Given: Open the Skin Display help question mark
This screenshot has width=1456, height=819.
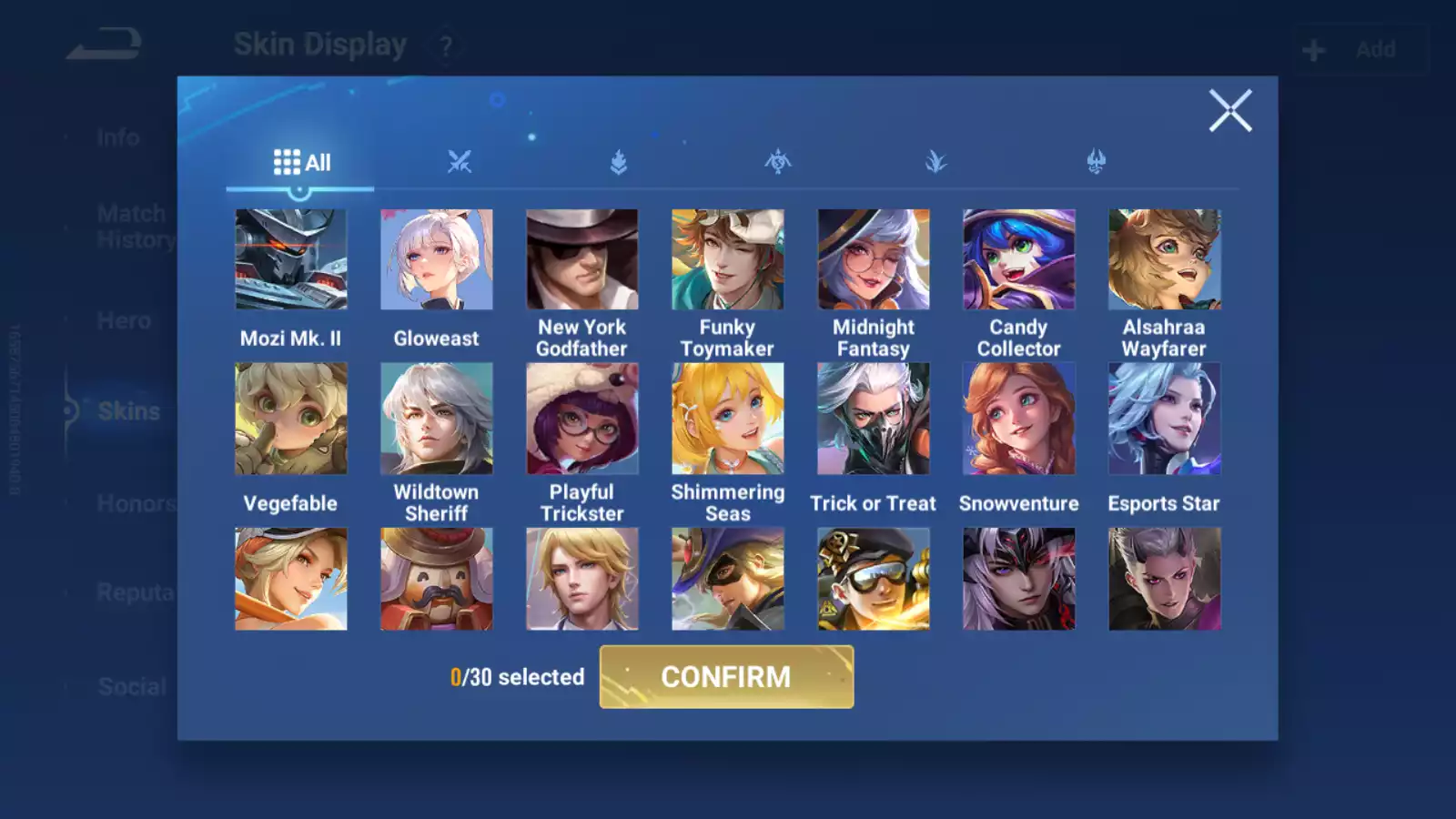Looking at the screenshot, I should (444, 45).
